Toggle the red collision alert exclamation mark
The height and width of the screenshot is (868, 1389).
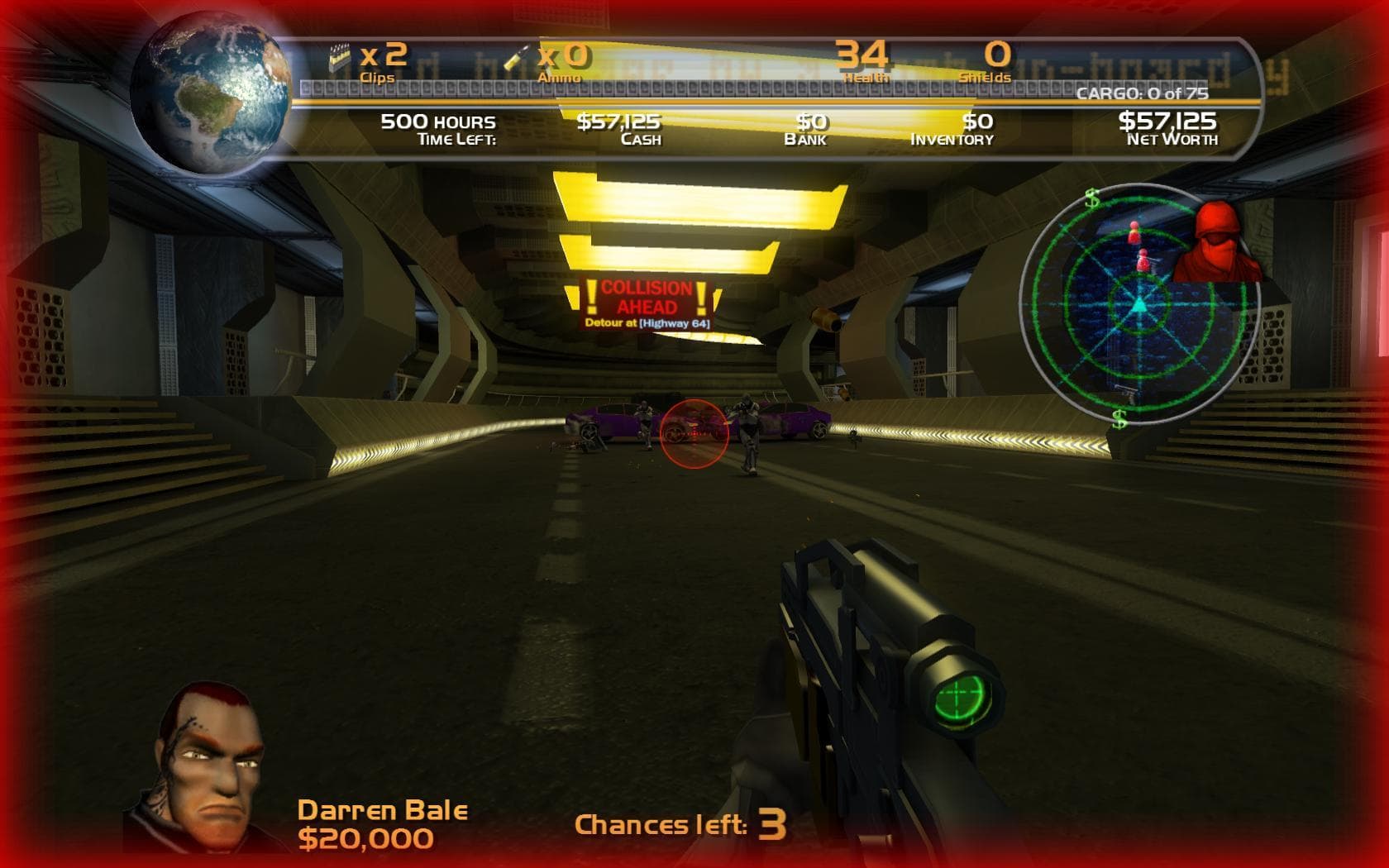tap(593, 294)
